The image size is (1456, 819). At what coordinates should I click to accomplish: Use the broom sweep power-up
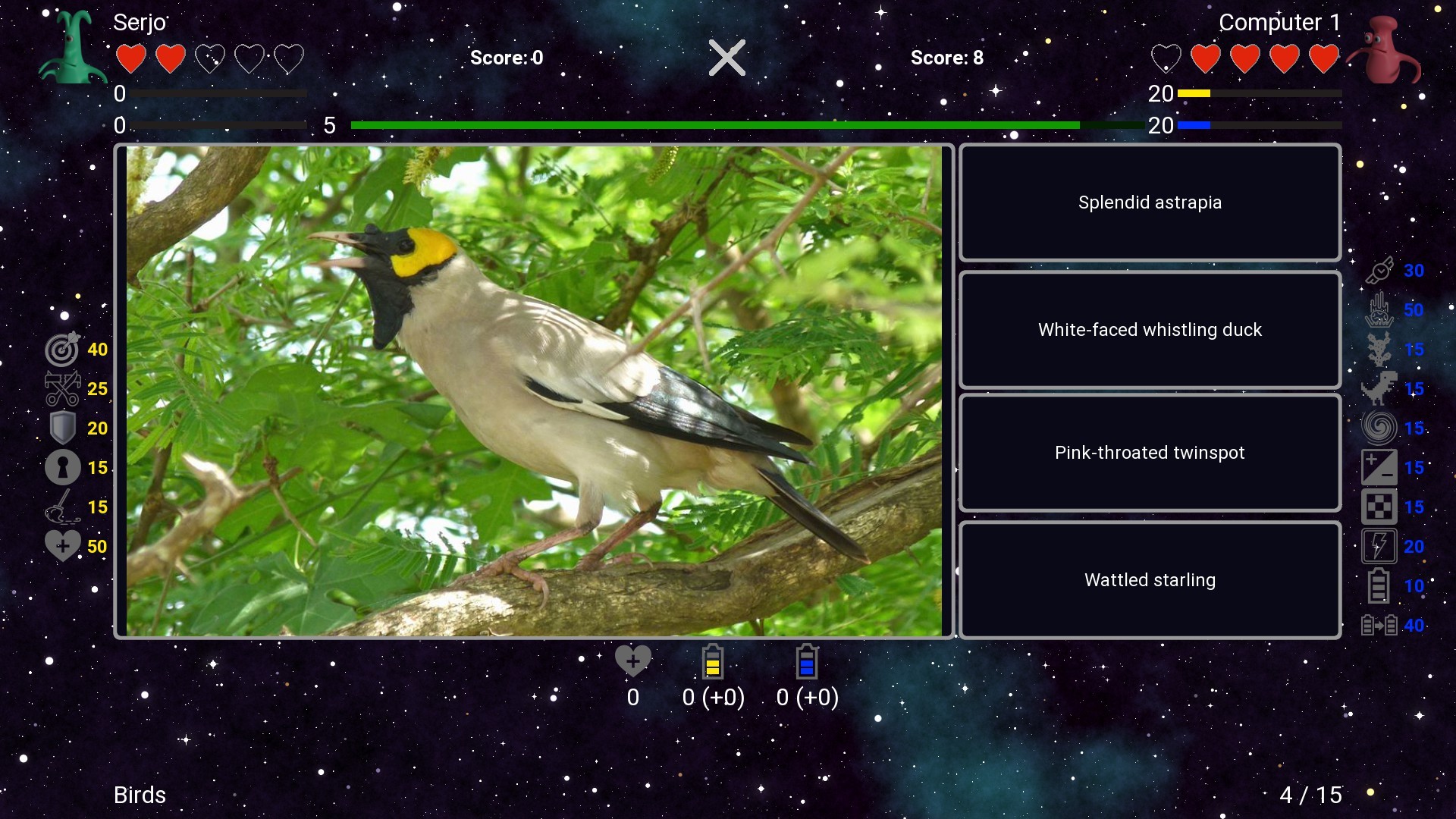(63, 507)
